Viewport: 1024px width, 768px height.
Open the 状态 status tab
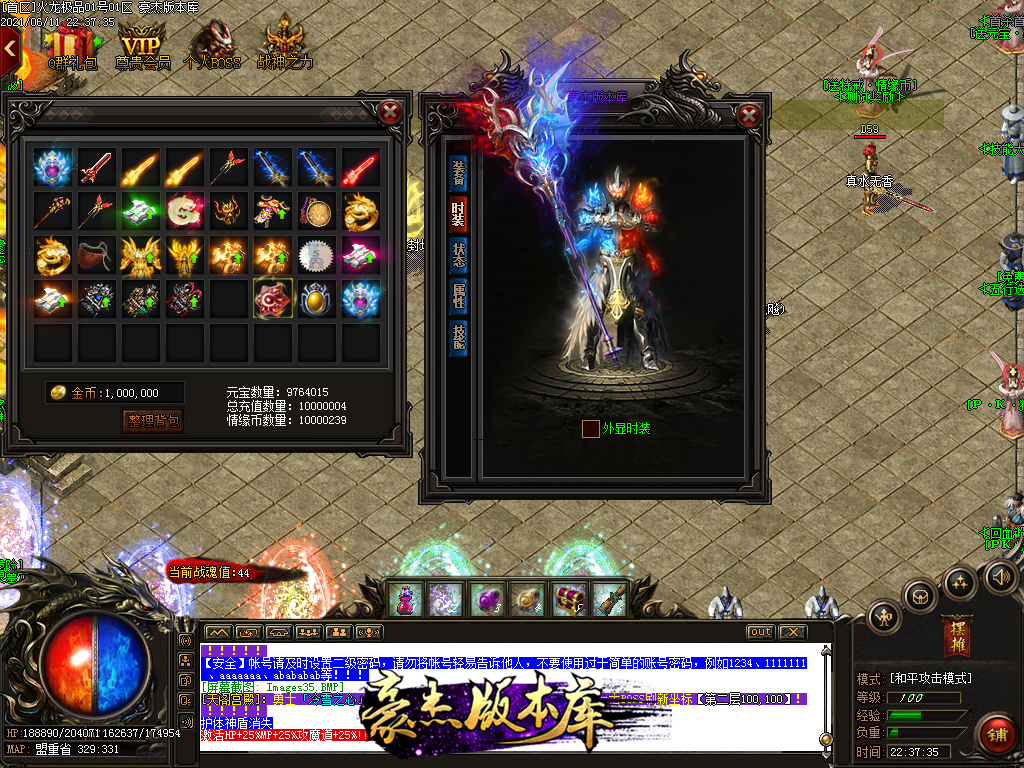[x=458, y=254]
